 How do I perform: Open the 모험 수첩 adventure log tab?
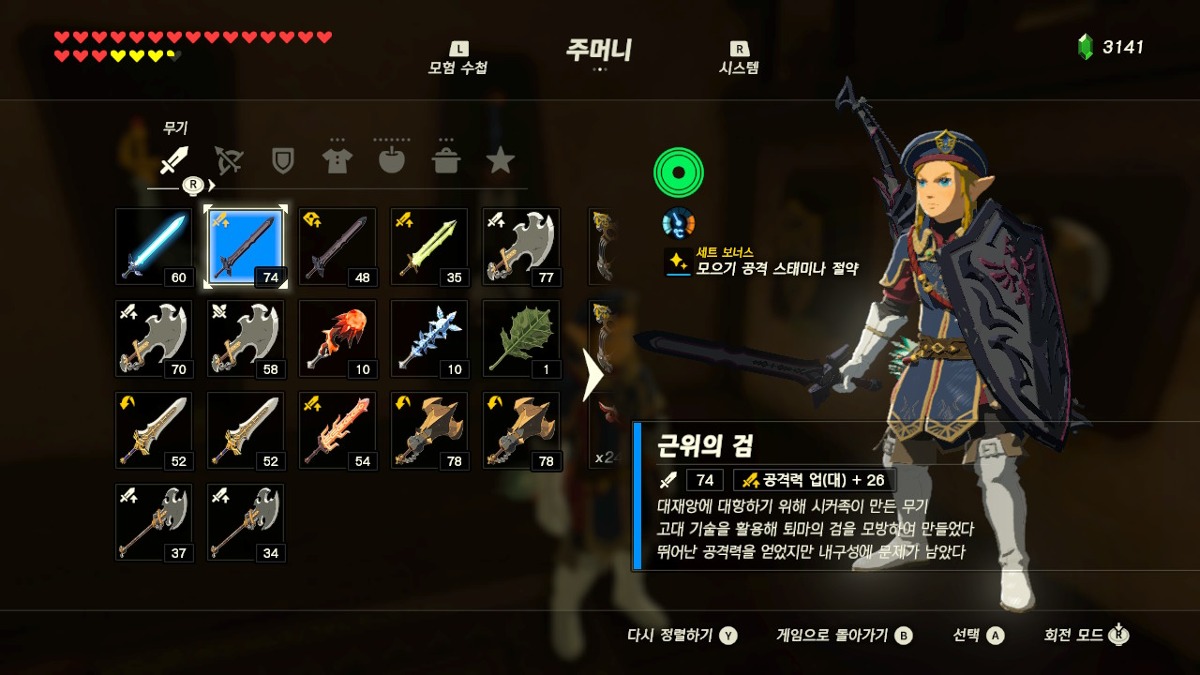tap(458, 59)
